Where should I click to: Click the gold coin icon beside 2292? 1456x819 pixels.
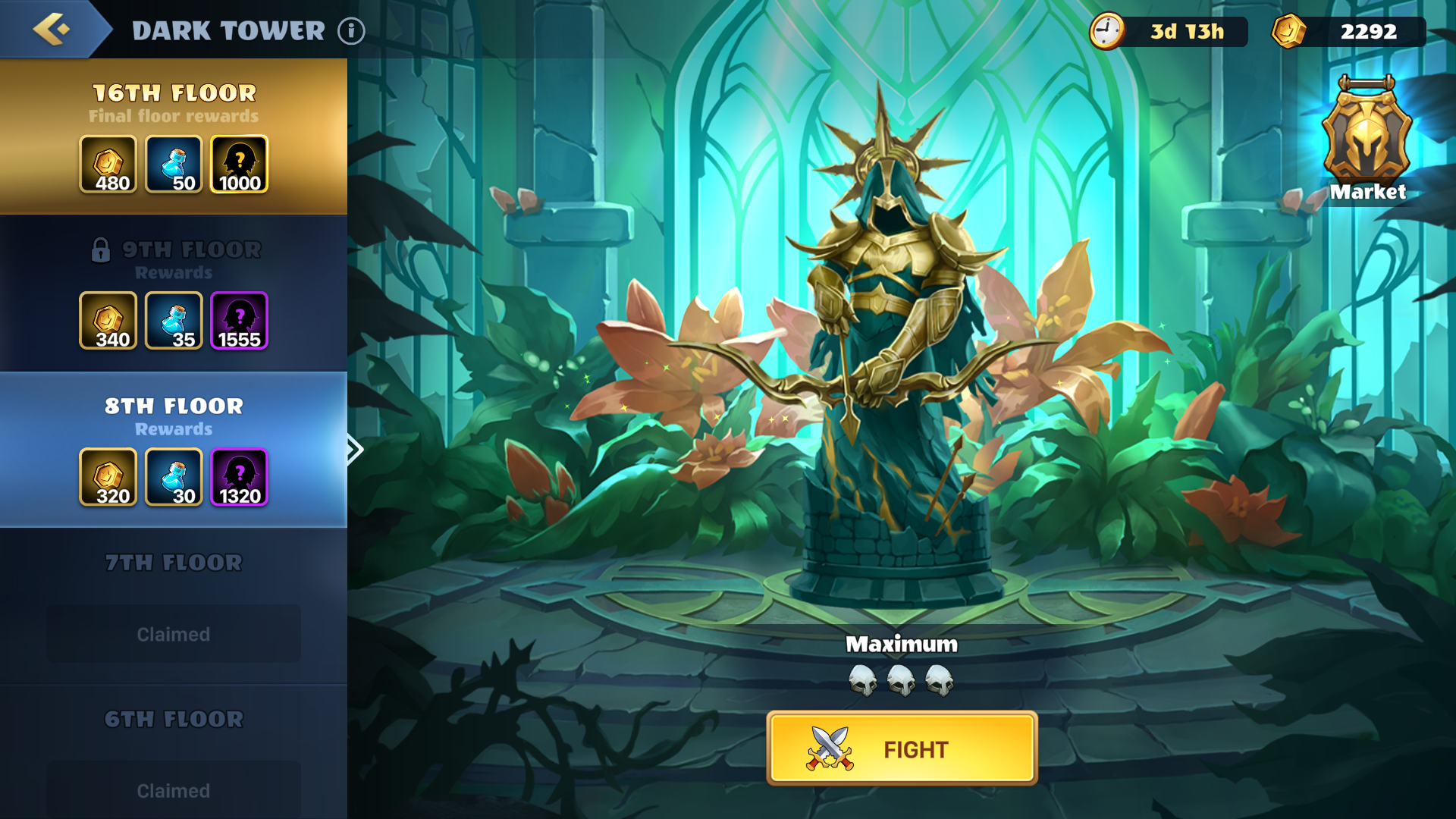(x=1289, y=31)
